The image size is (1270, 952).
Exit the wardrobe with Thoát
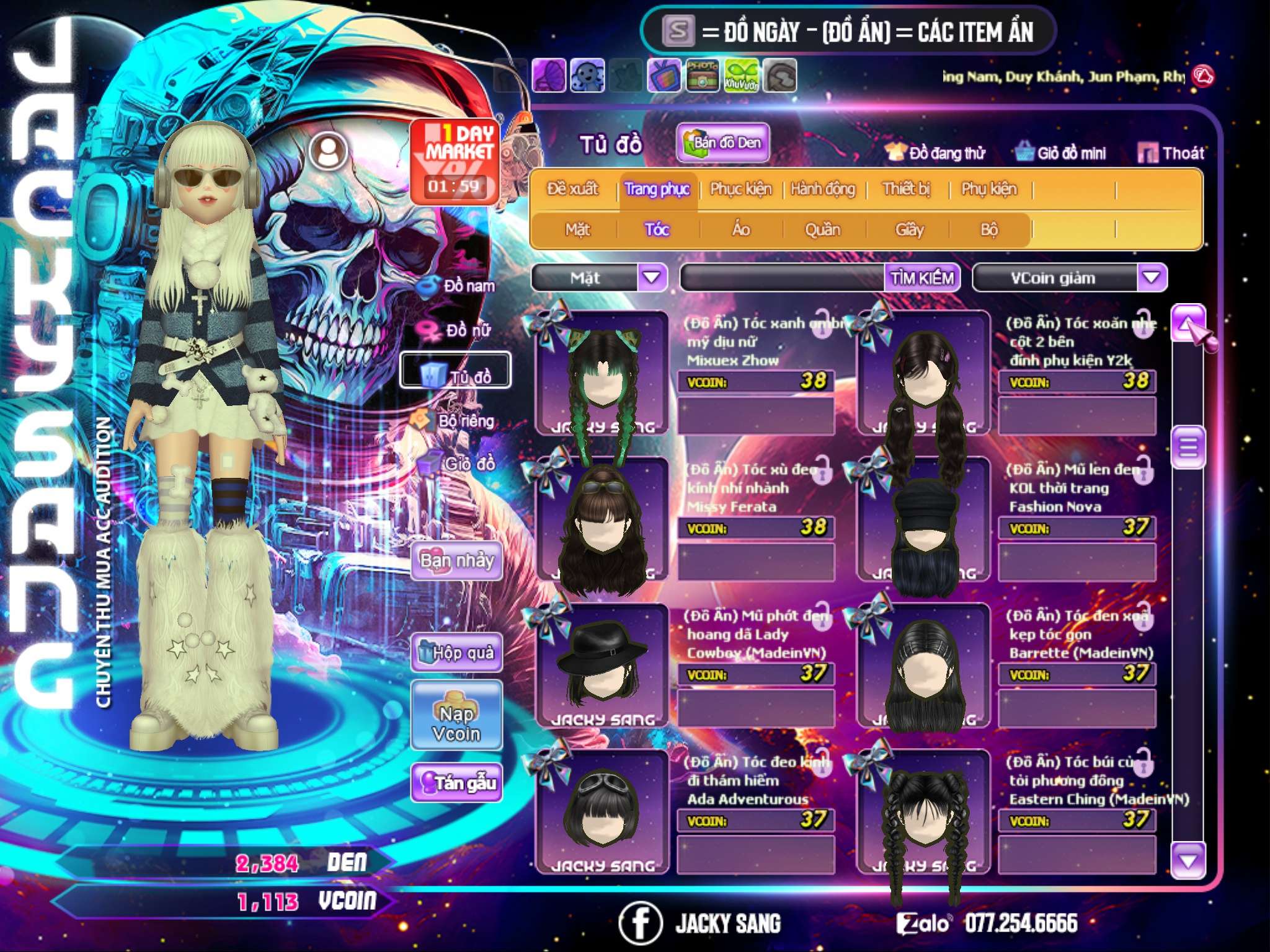(x=1171, y=153)
